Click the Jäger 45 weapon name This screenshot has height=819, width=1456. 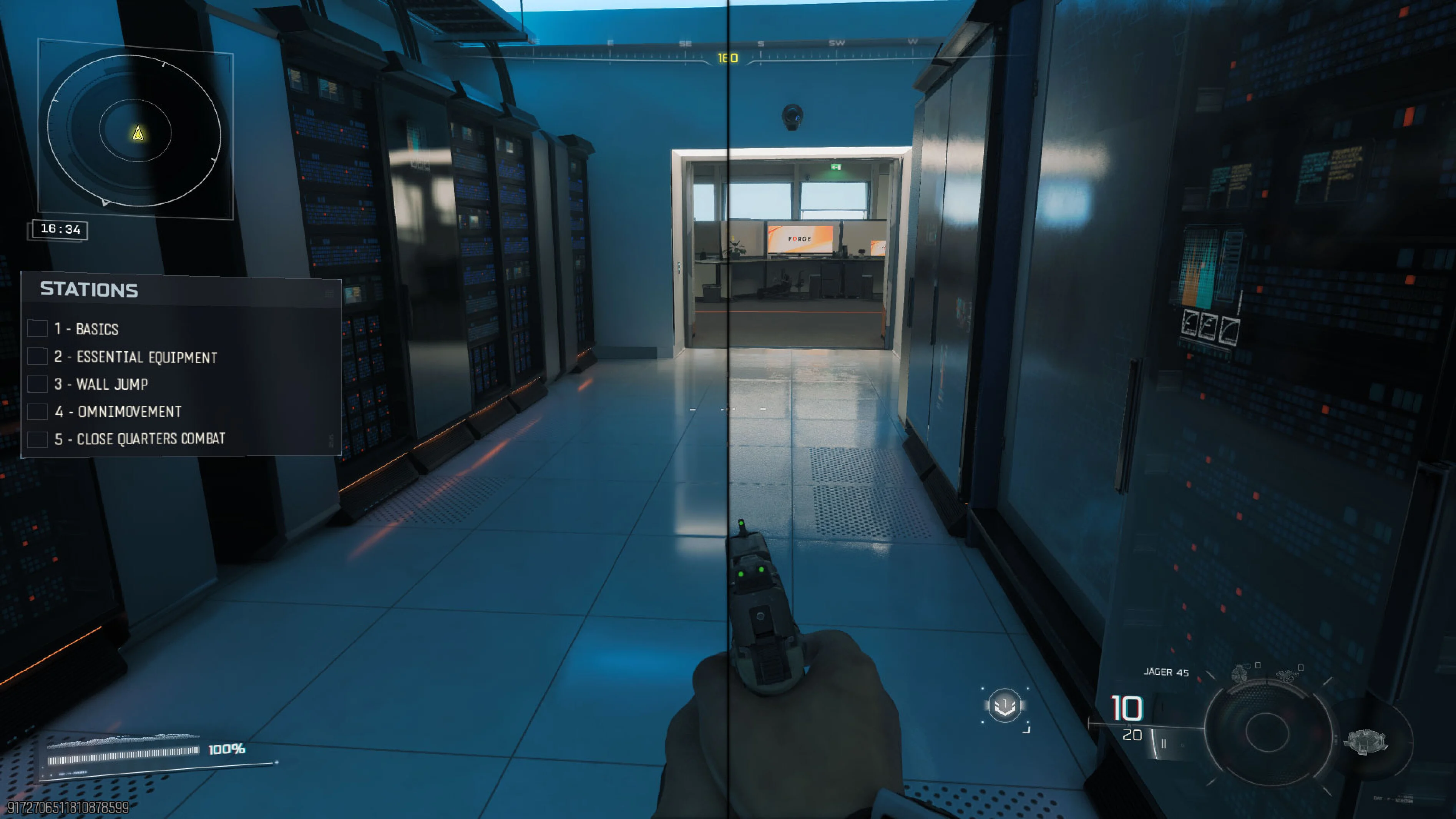1166,672
